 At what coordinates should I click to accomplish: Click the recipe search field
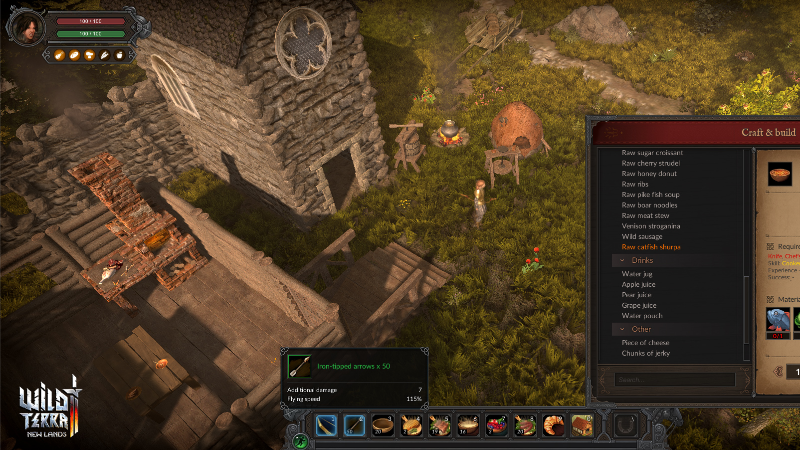[675, 380]
